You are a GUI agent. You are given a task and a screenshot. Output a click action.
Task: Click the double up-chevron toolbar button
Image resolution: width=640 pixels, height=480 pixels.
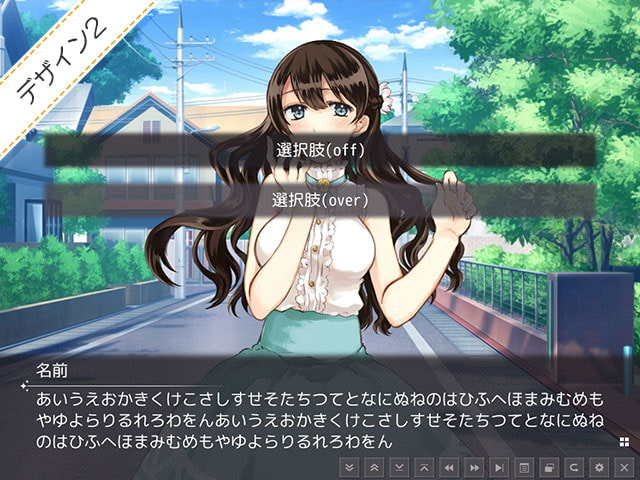tap(374, 467)
